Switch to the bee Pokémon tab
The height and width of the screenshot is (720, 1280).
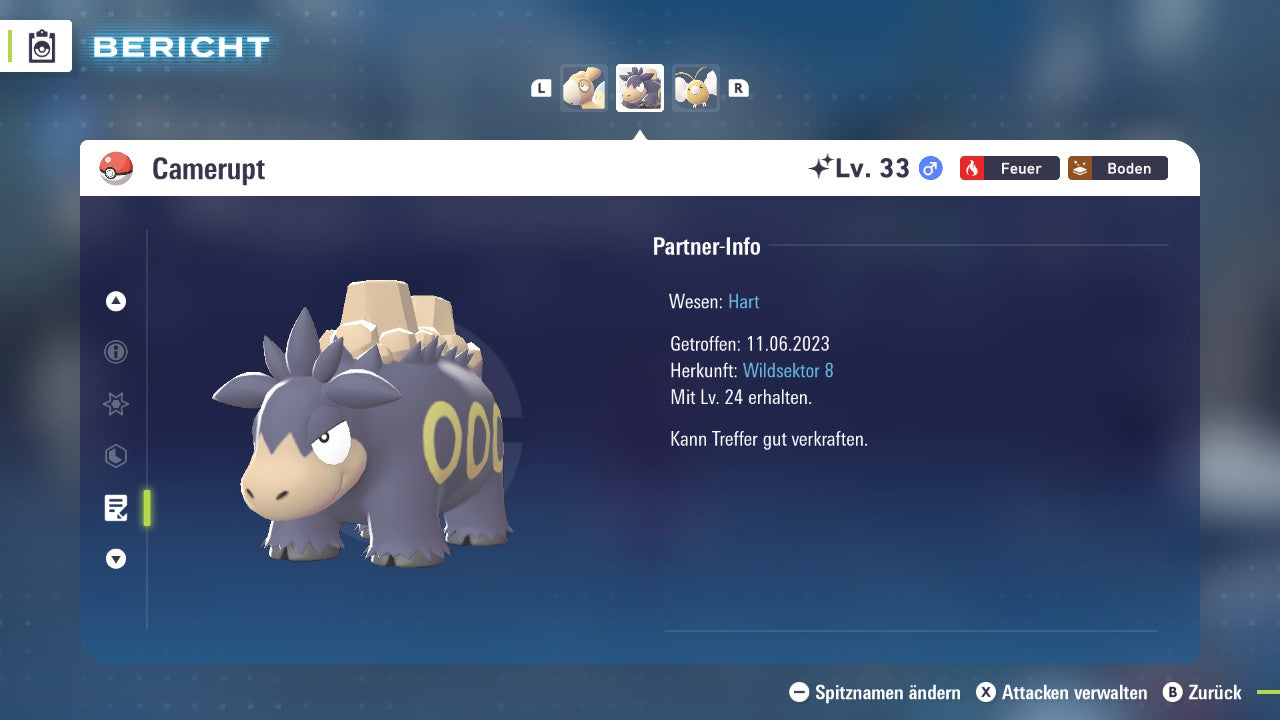(696, 87)
